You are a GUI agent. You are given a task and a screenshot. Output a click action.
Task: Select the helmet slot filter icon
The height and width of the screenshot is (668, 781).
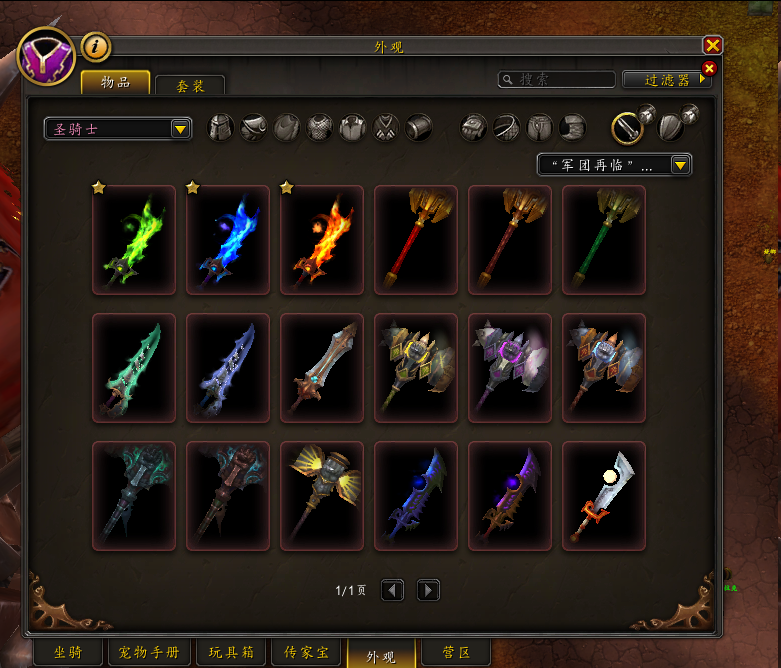(220, 127)
